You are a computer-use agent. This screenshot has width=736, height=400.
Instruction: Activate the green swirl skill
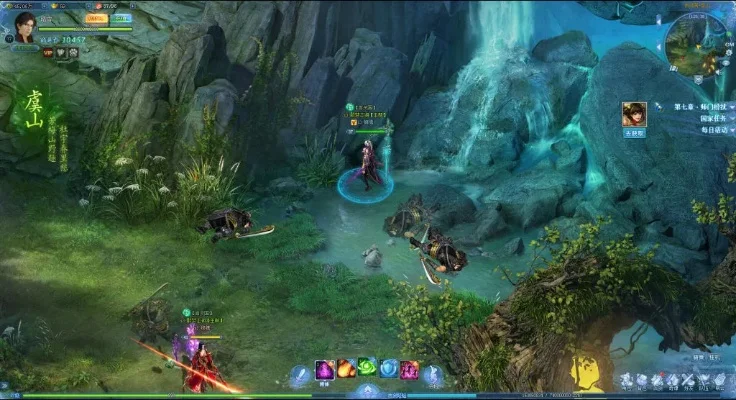click(x=367, y=368)
